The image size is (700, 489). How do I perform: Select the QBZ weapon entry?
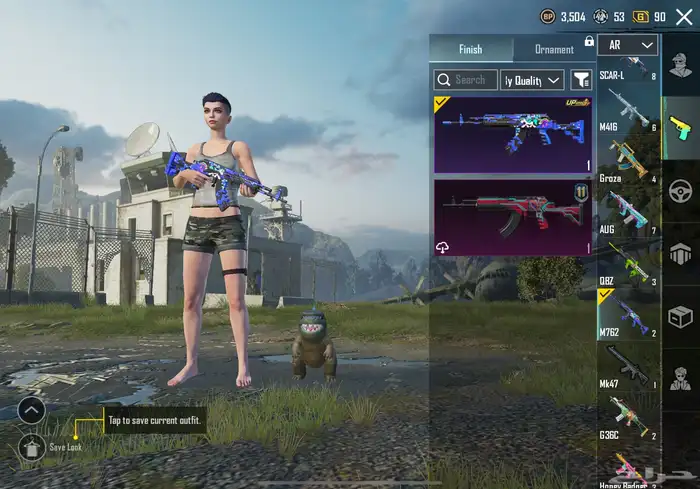628,263
